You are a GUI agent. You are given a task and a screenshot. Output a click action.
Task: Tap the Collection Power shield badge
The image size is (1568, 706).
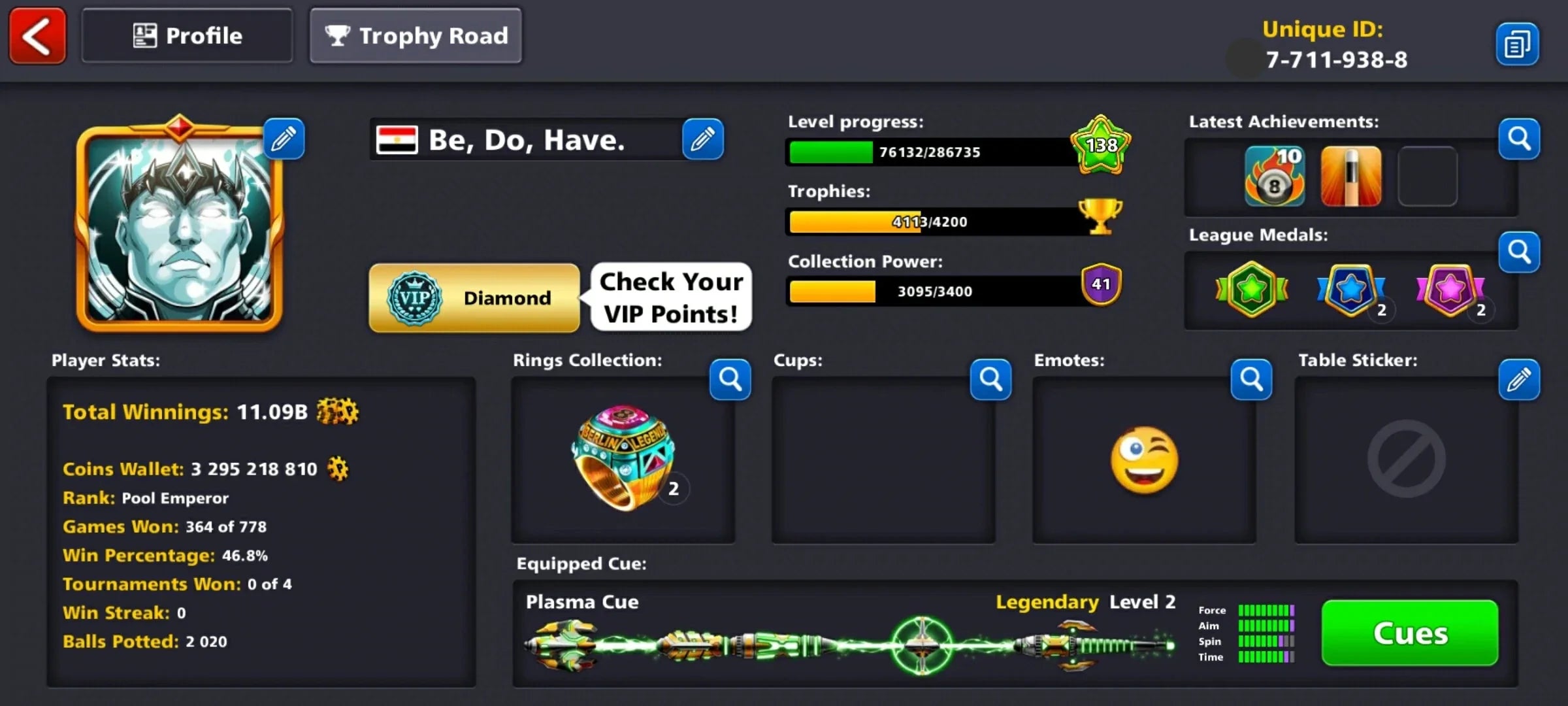[1102, 284]
